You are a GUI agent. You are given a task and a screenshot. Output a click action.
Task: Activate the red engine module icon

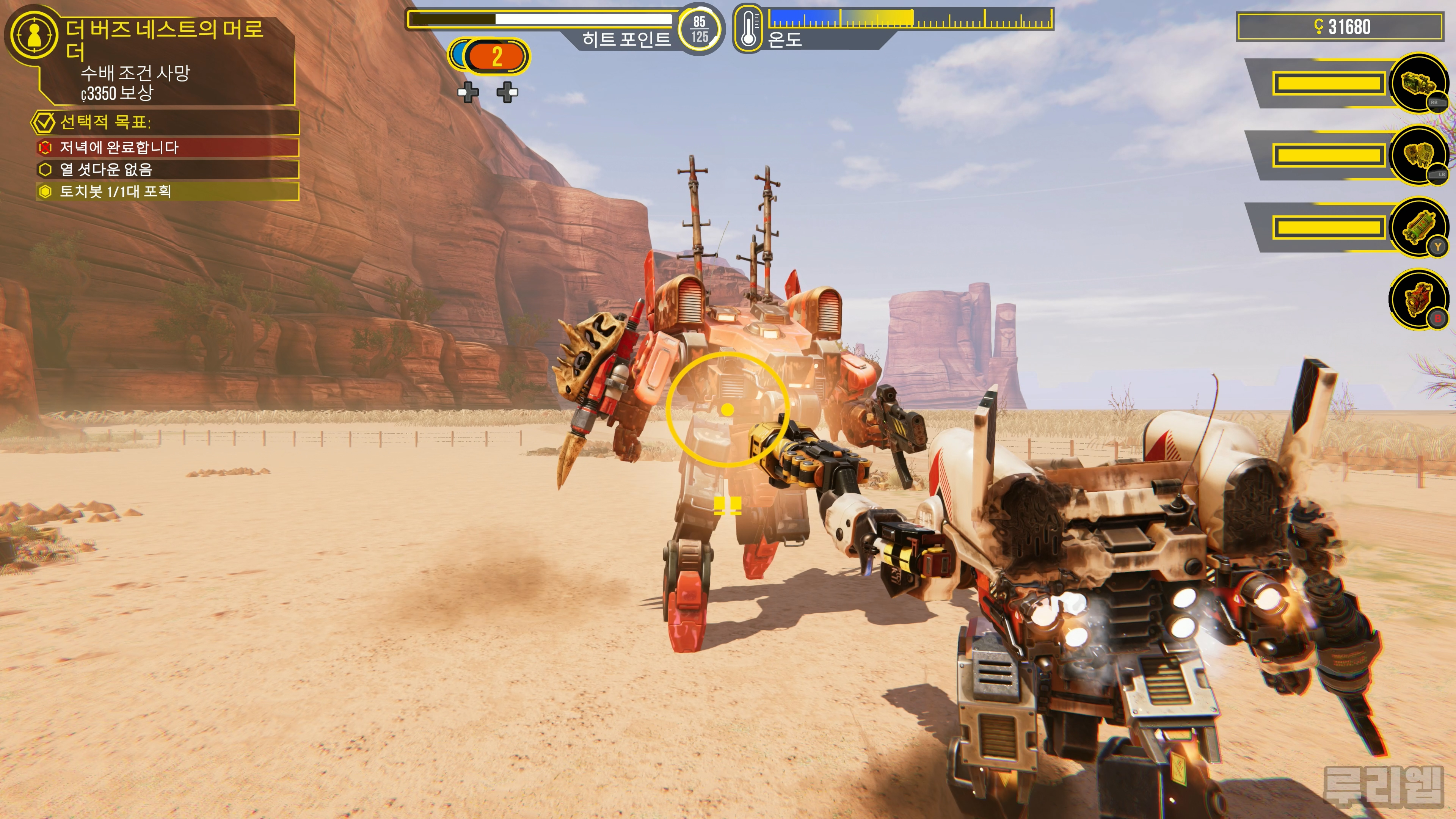1418,299
